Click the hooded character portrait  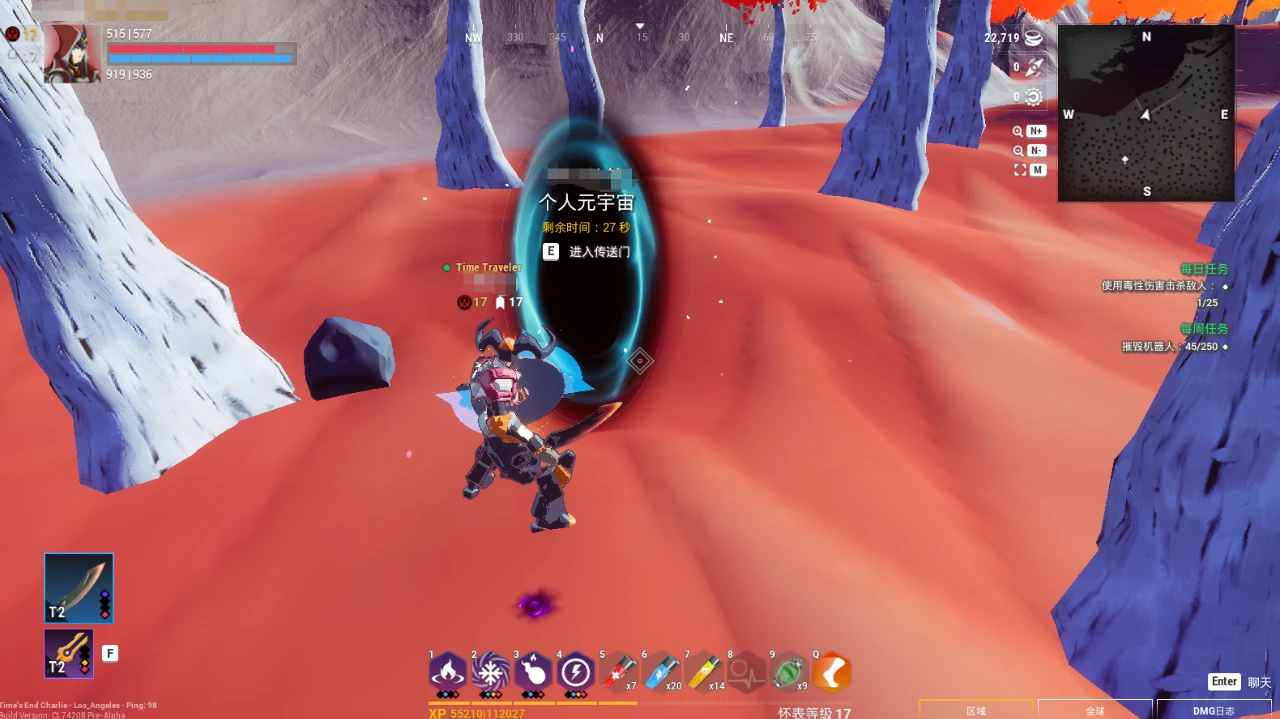[72, 53]
